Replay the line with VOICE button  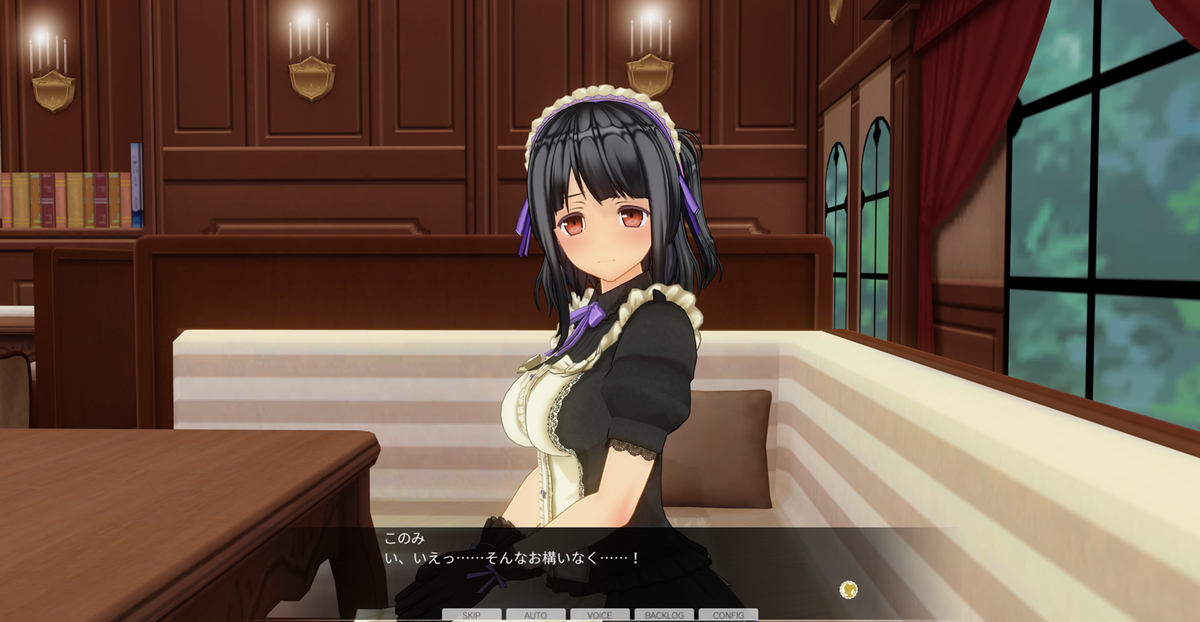point(600,615)
